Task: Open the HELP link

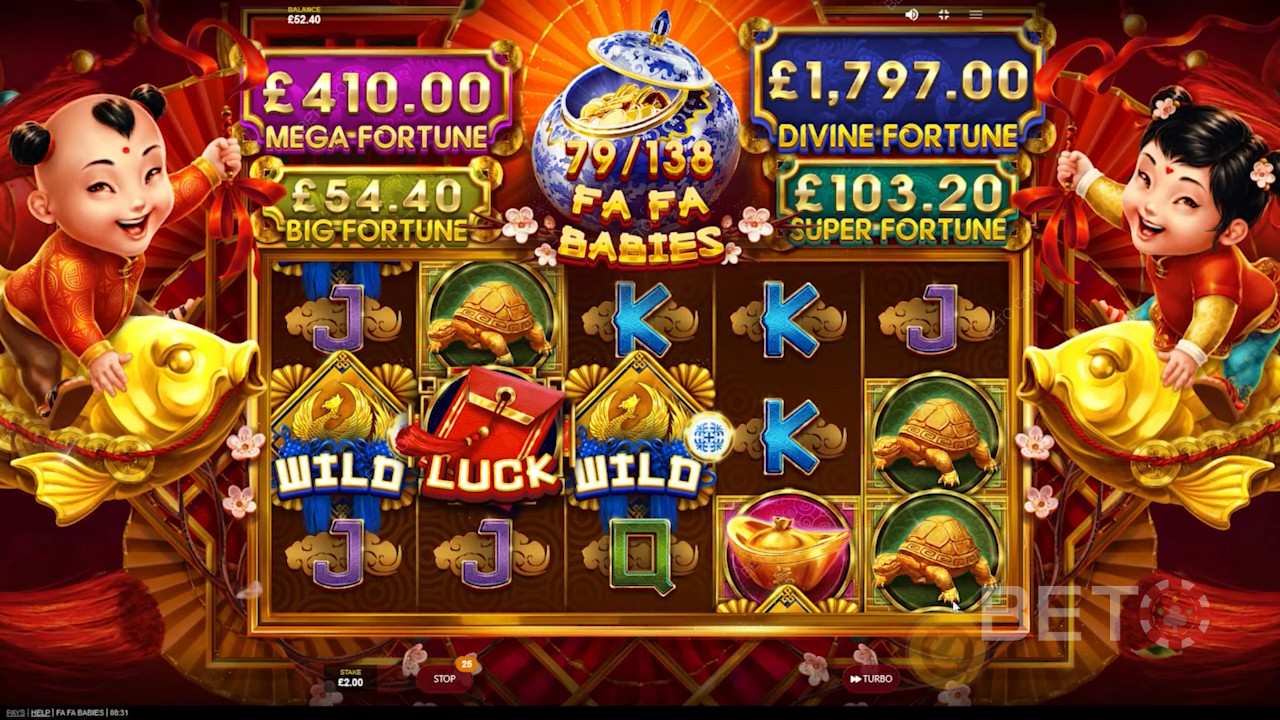Action: (40, 712)
